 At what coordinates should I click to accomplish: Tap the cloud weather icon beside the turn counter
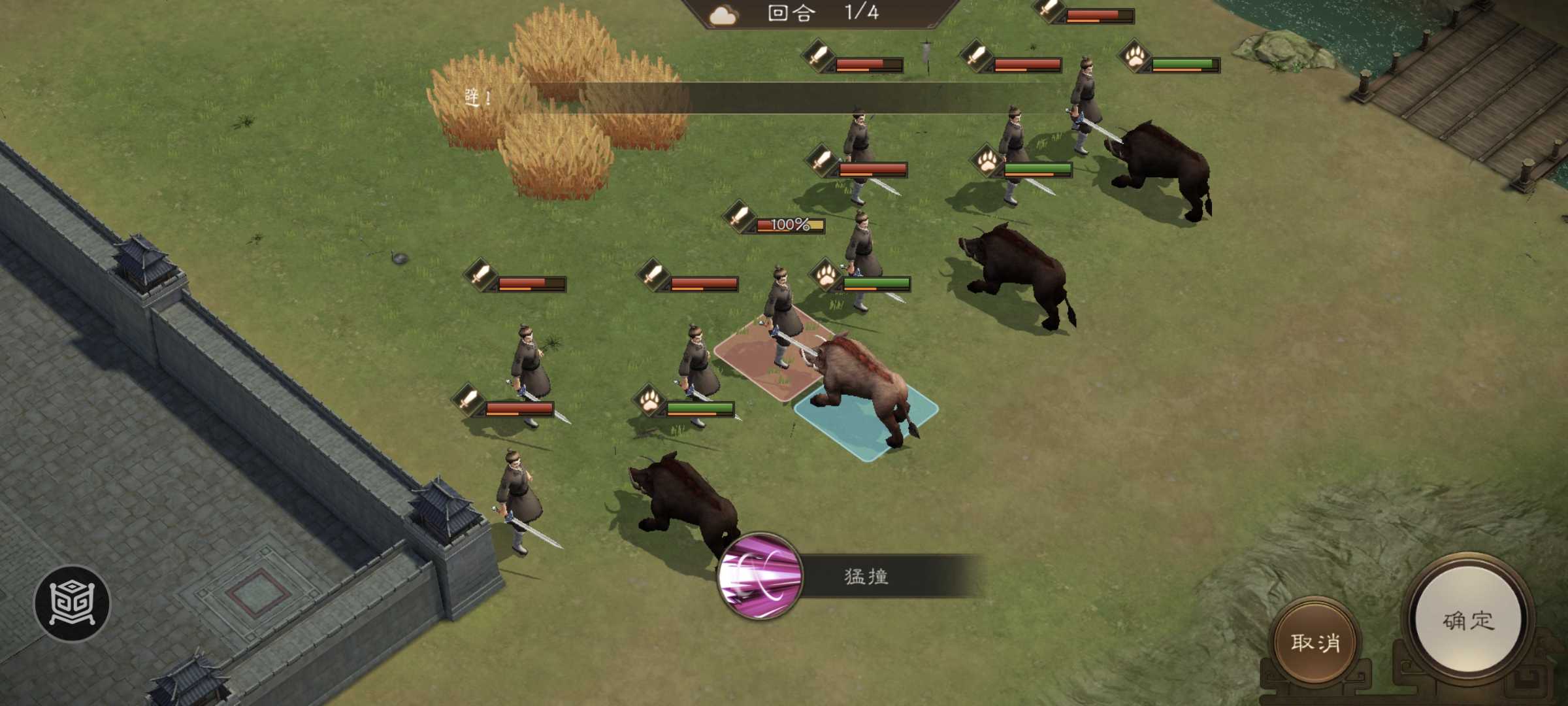pos(722,14)
